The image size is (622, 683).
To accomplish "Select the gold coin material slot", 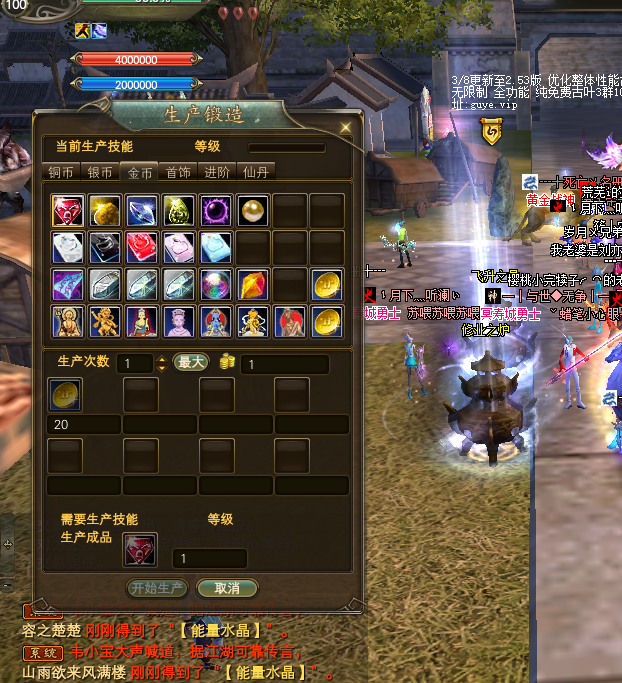I will 67,394.
